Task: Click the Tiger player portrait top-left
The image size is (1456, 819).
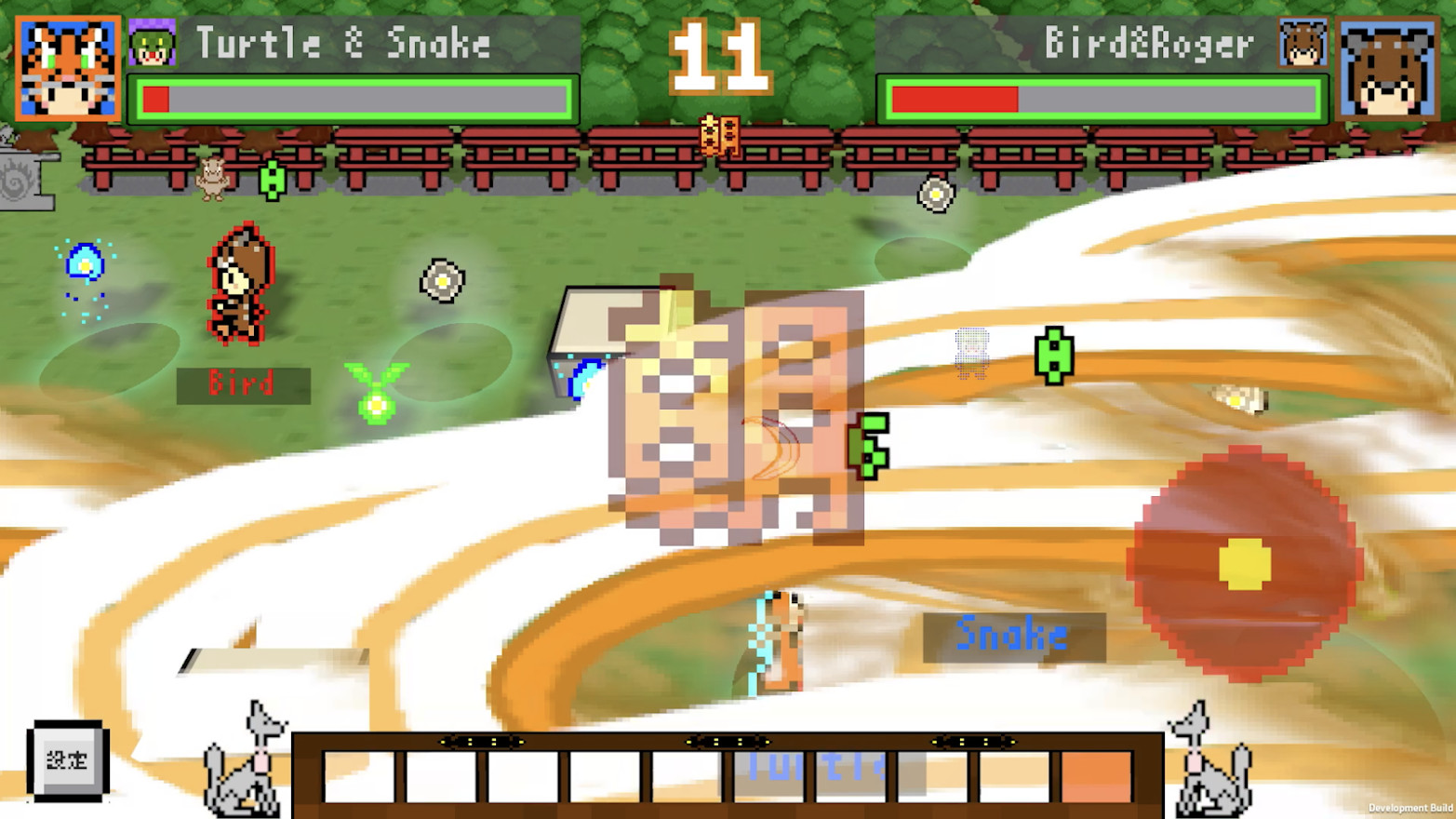Action: [66, 65]
